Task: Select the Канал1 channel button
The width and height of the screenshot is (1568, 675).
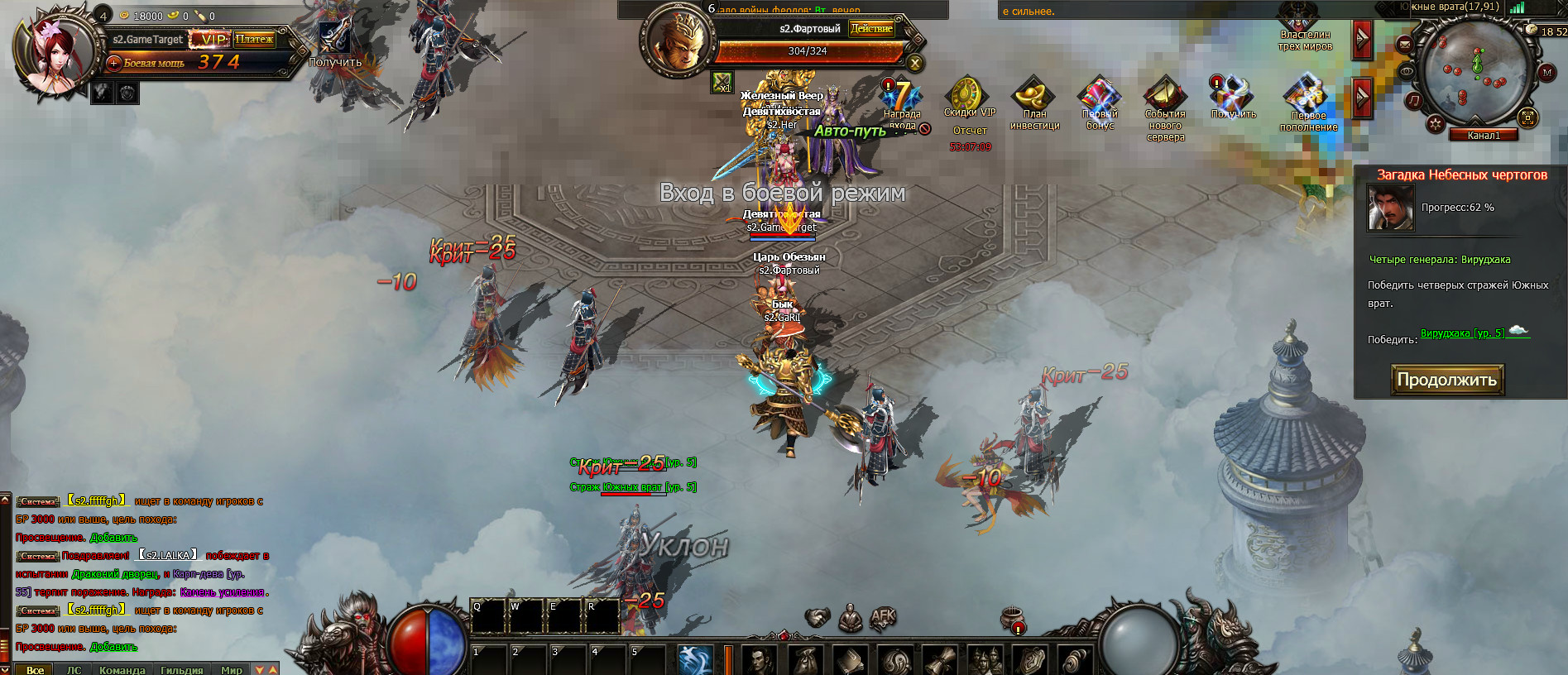Action: click(x=1483, y=135)
